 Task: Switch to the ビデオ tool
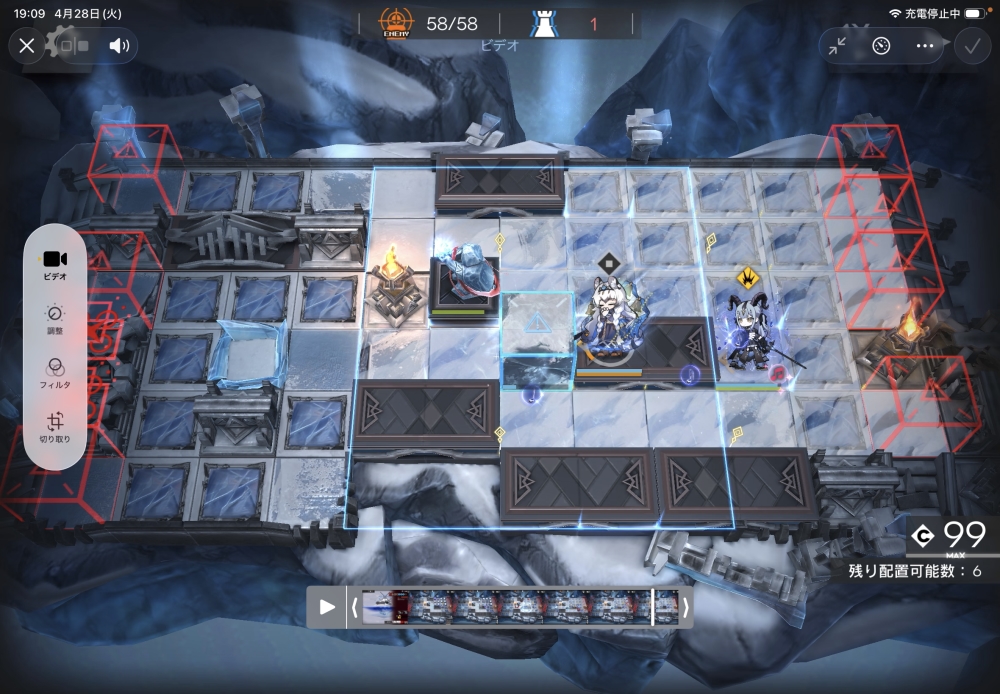tap(55, 265)
